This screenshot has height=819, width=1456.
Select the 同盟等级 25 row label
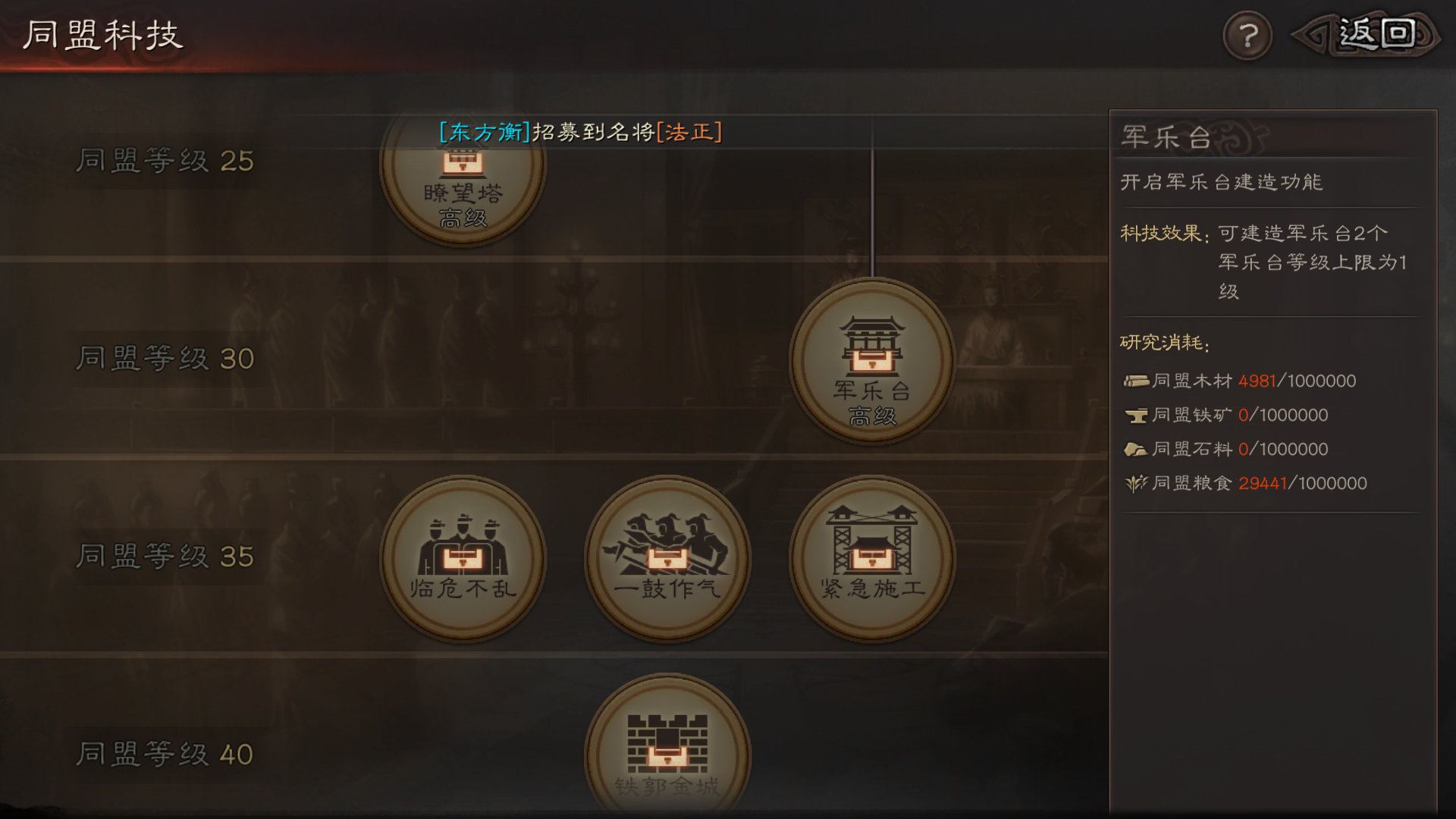163,161
